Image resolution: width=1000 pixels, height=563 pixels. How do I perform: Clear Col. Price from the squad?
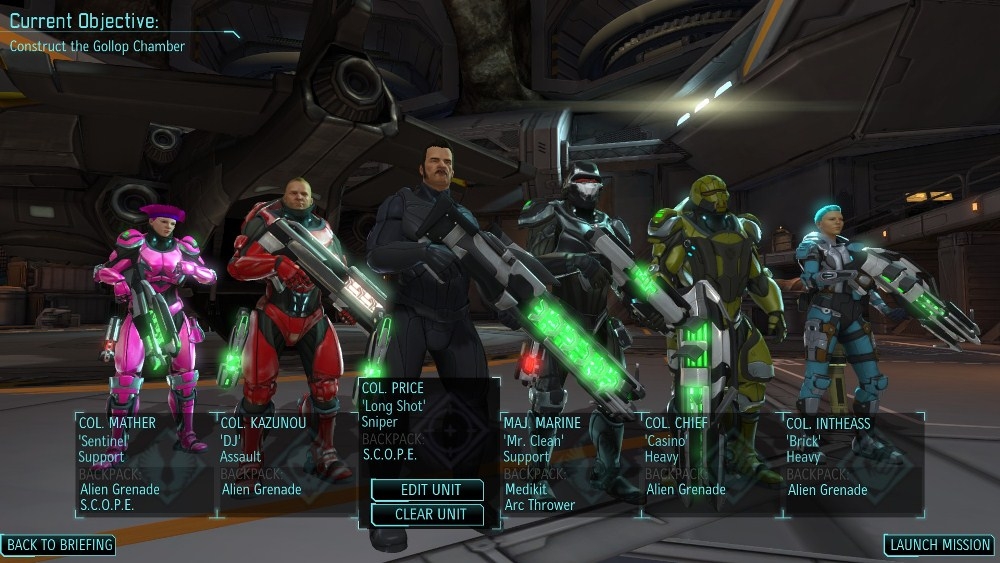pyautogui.click(x=427, y=514)
